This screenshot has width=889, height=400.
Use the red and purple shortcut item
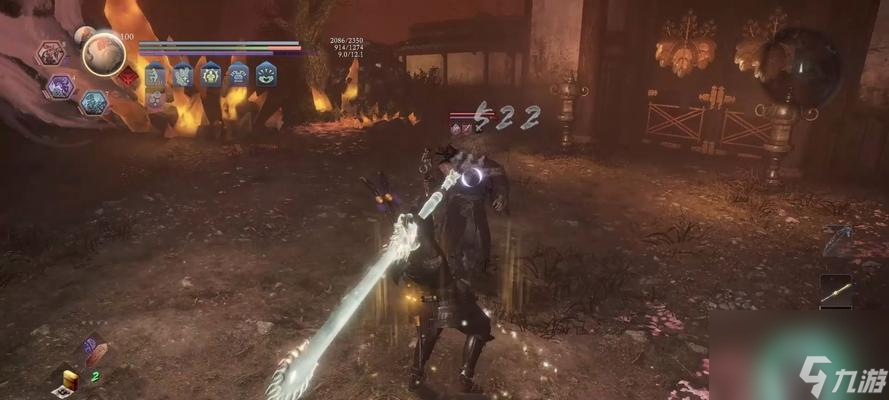tap(93, 352)
